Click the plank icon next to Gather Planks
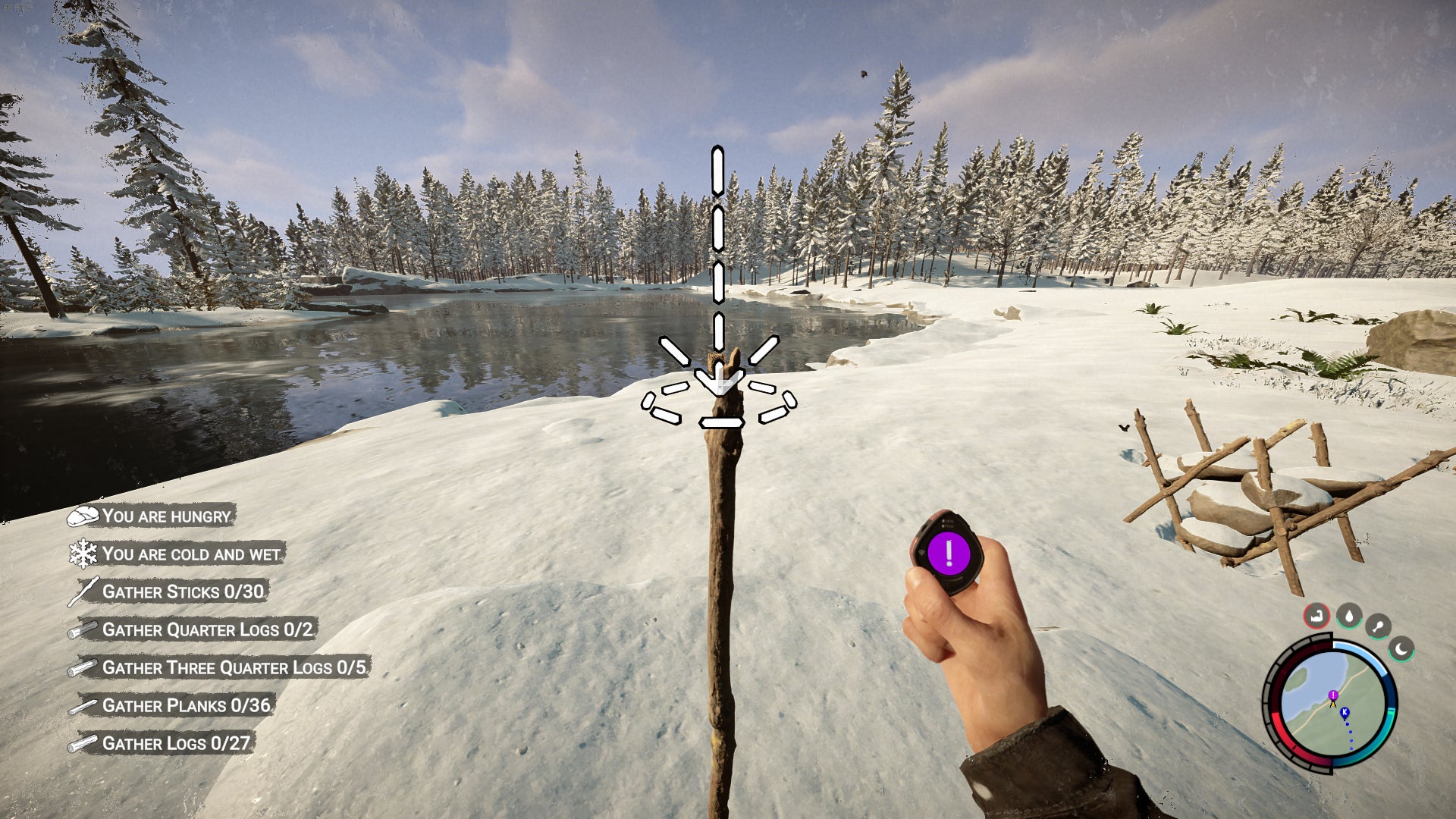The image size is (1456, 819). tap(85, 706)
